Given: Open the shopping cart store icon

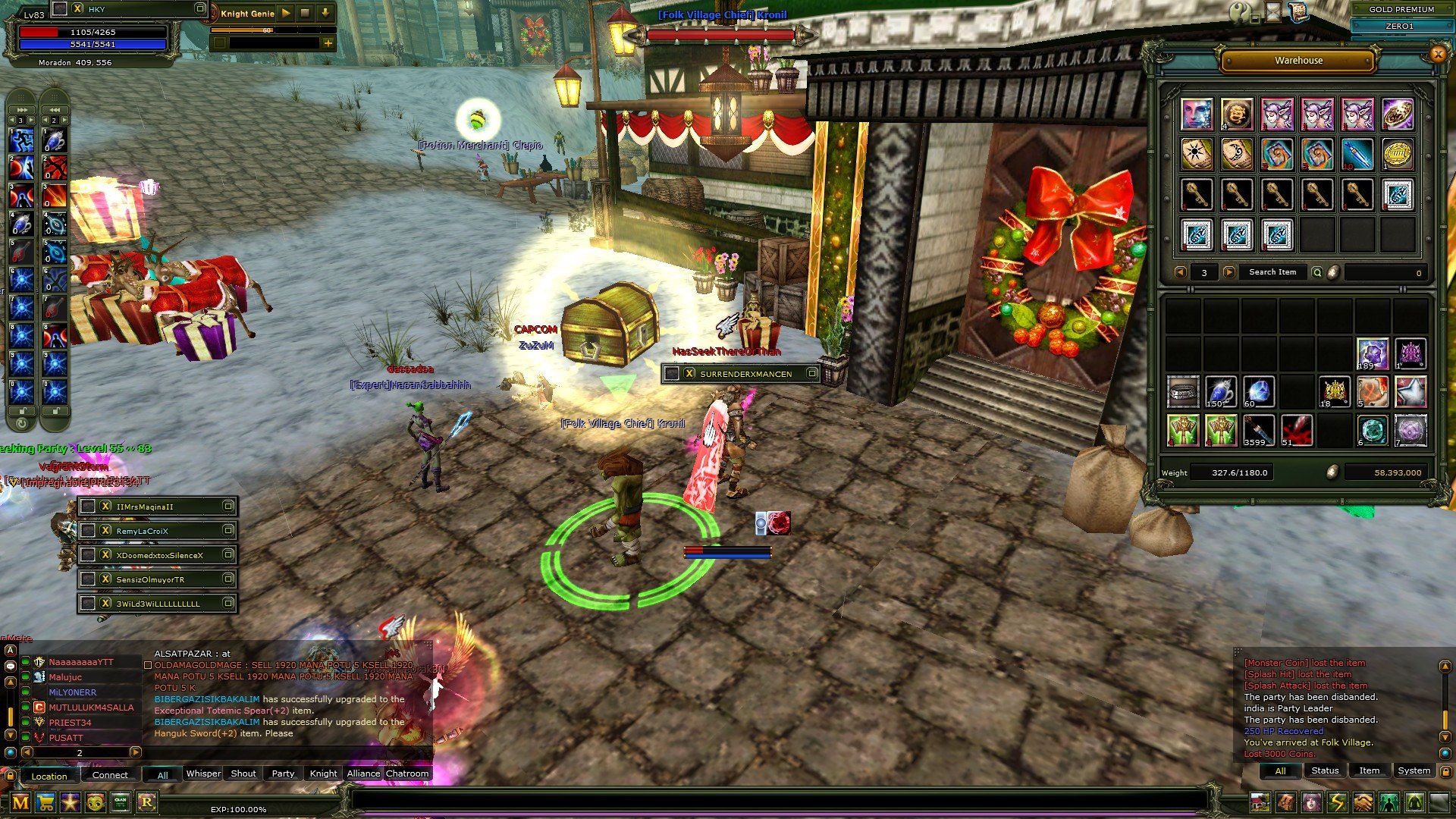Looking at the screenshot, I should pyautogui.click(x=45, y=802).
